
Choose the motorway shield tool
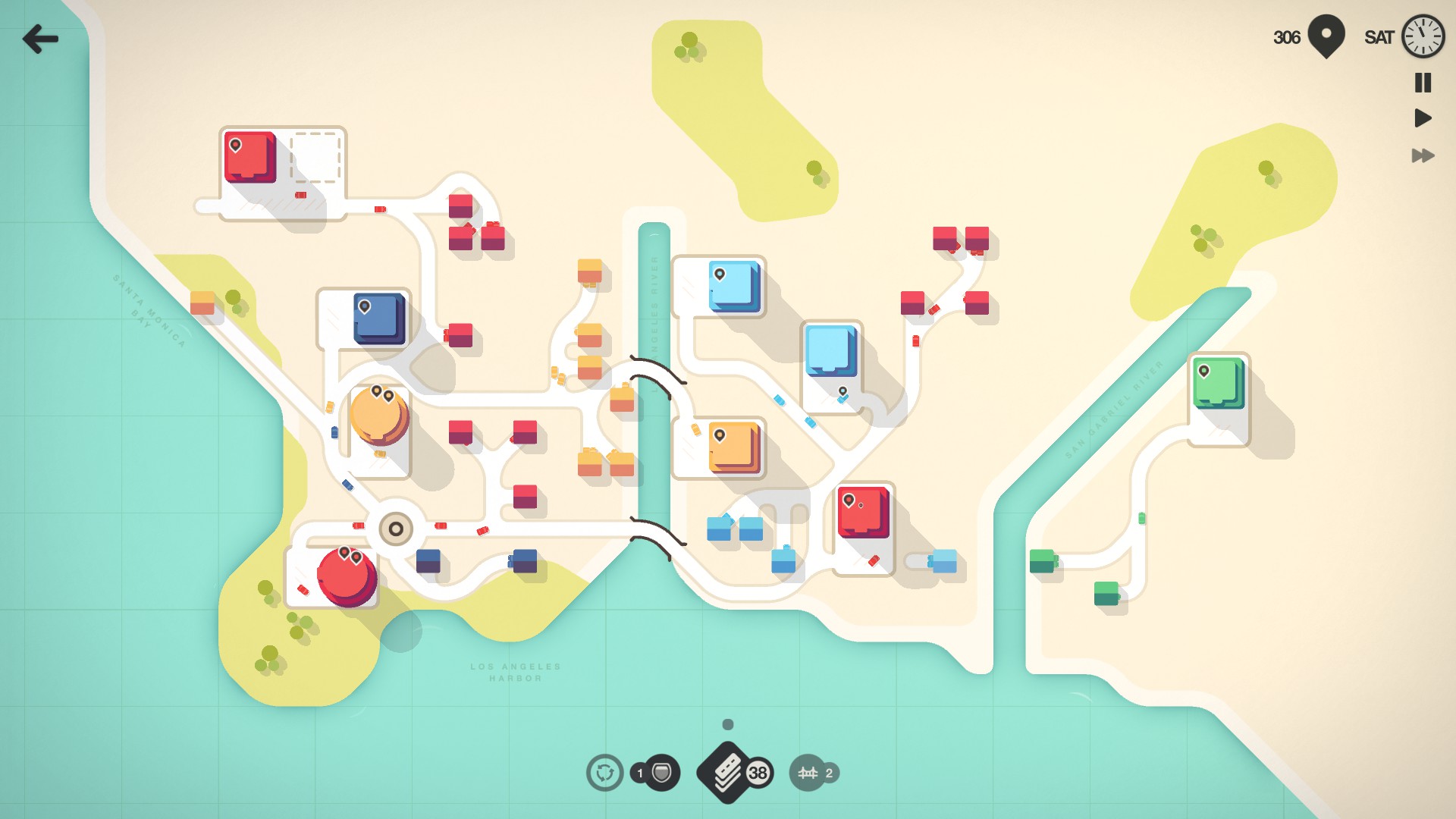(x=662, y=773)
